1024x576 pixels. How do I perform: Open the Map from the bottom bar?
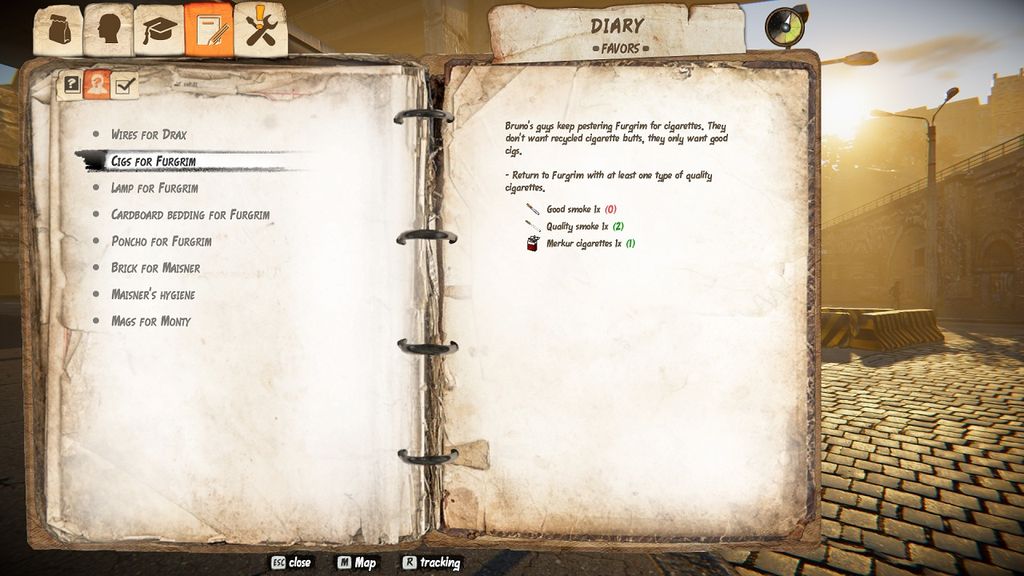(356, 563)
